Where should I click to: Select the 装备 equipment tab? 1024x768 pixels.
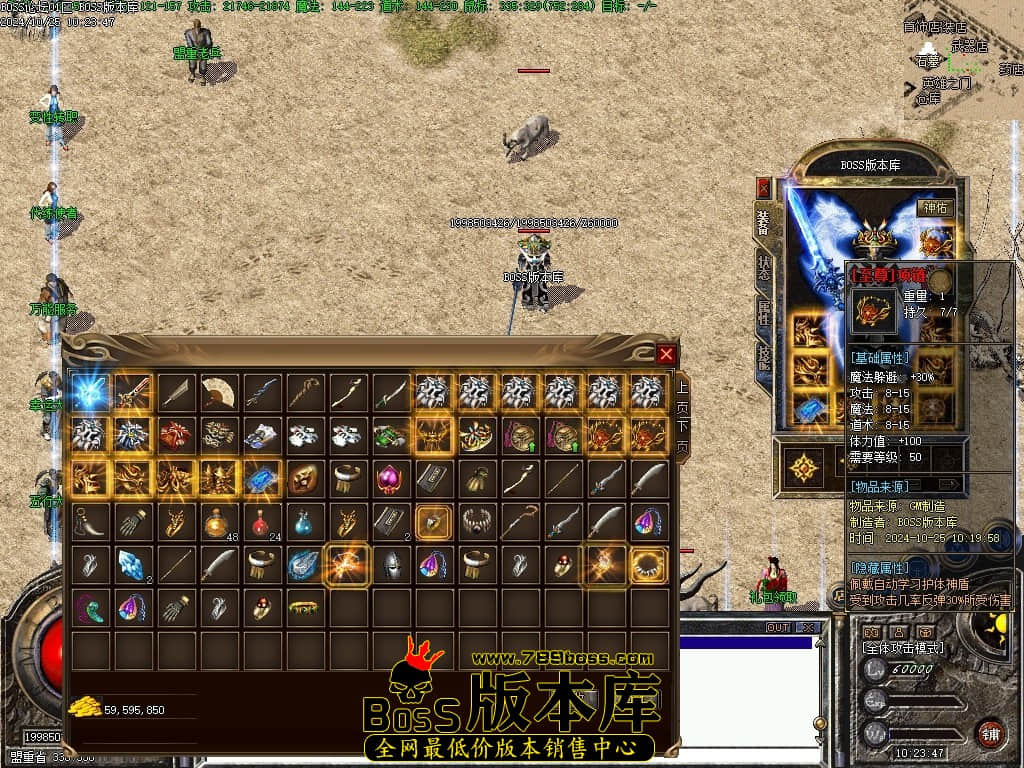[764, 222]
